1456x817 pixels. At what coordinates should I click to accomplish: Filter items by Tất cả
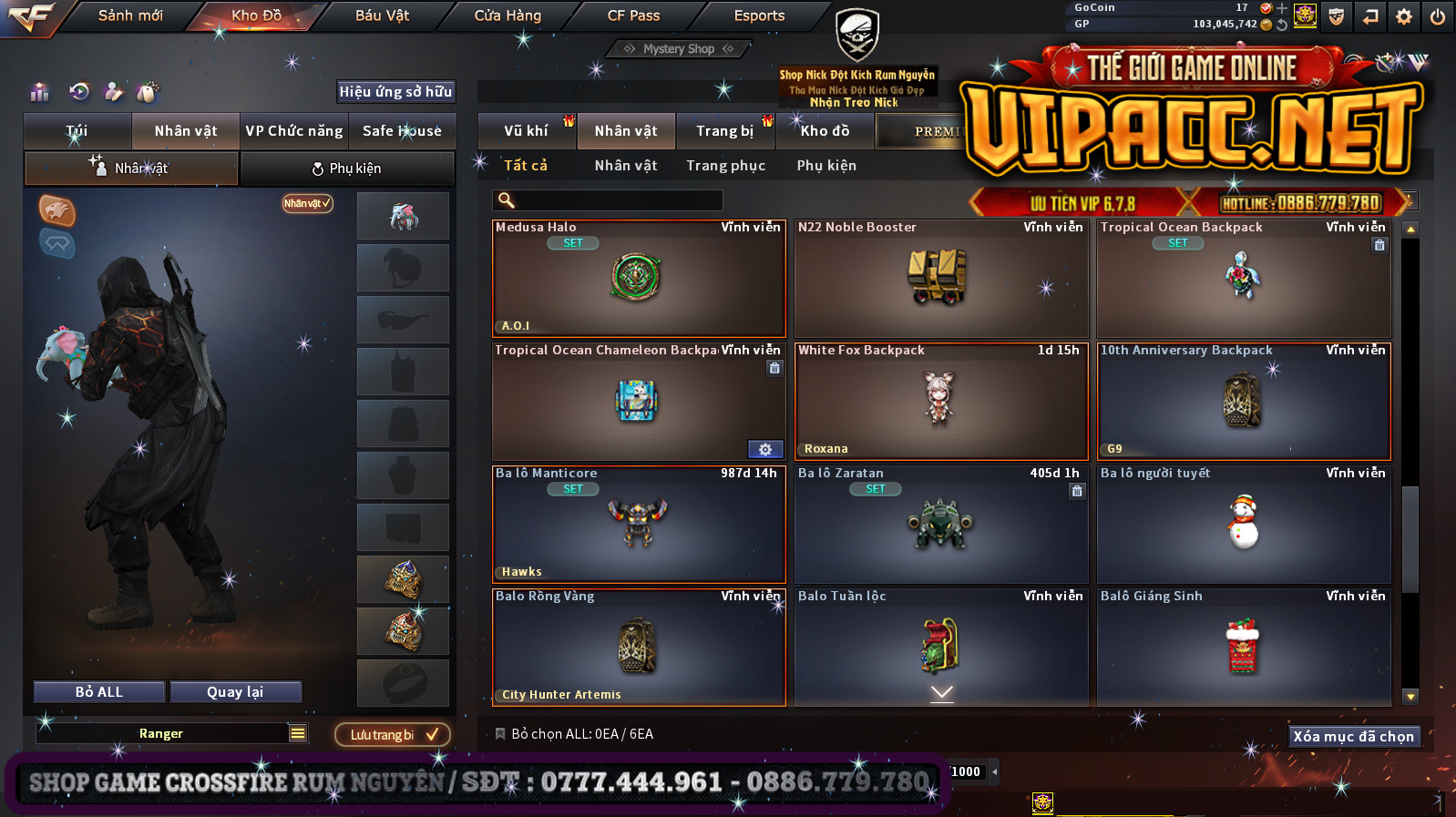[526, 166]
